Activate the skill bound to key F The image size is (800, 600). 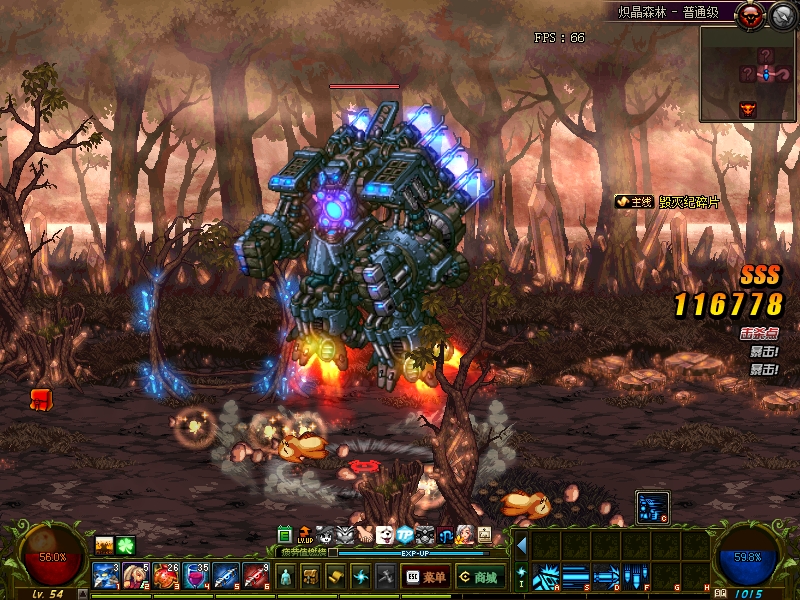point(636,576)
